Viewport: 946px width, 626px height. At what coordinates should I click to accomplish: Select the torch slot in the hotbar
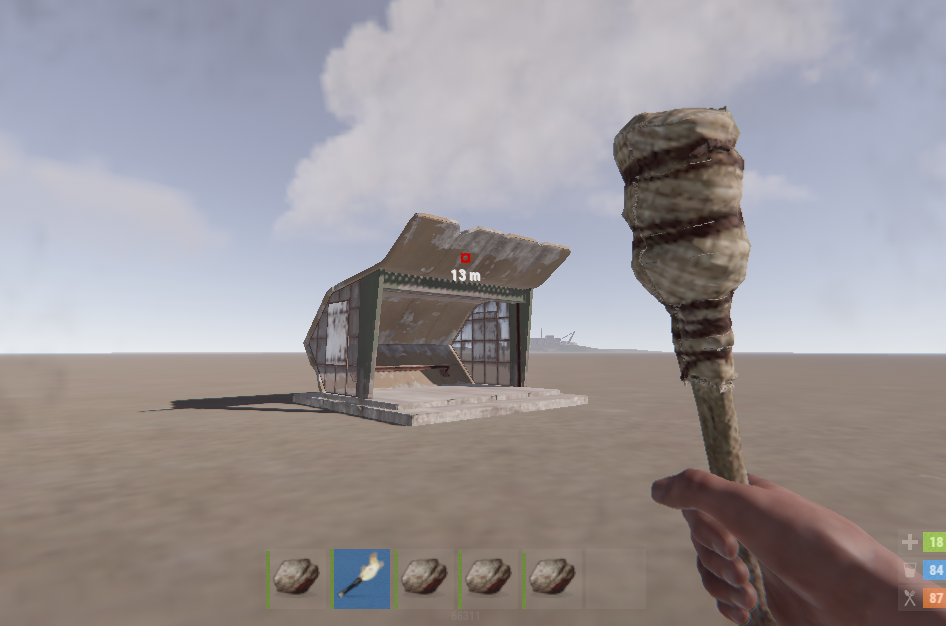(361, 578)
